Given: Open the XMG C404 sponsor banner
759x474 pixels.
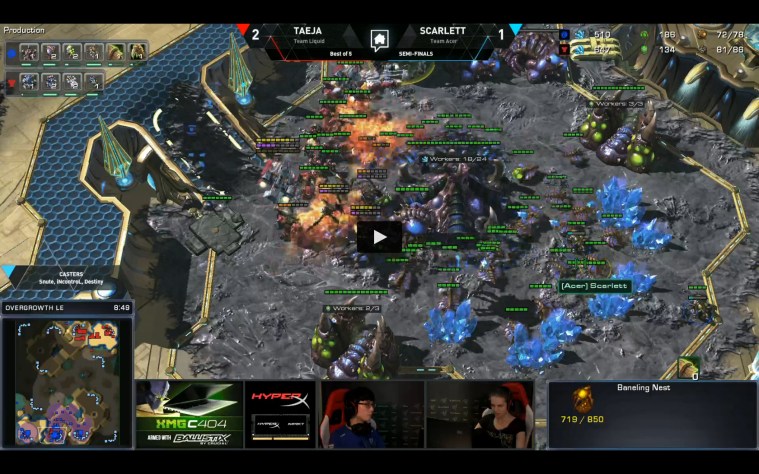Looking at the screenshot, I should coord(189,414).
